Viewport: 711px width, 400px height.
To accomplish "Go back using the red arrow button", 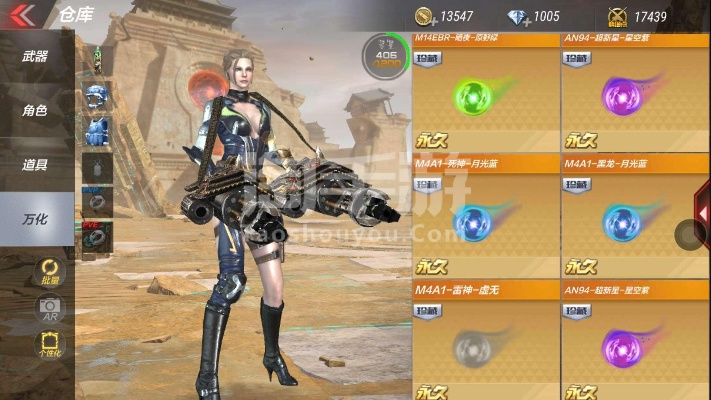I will coord(22,14).
